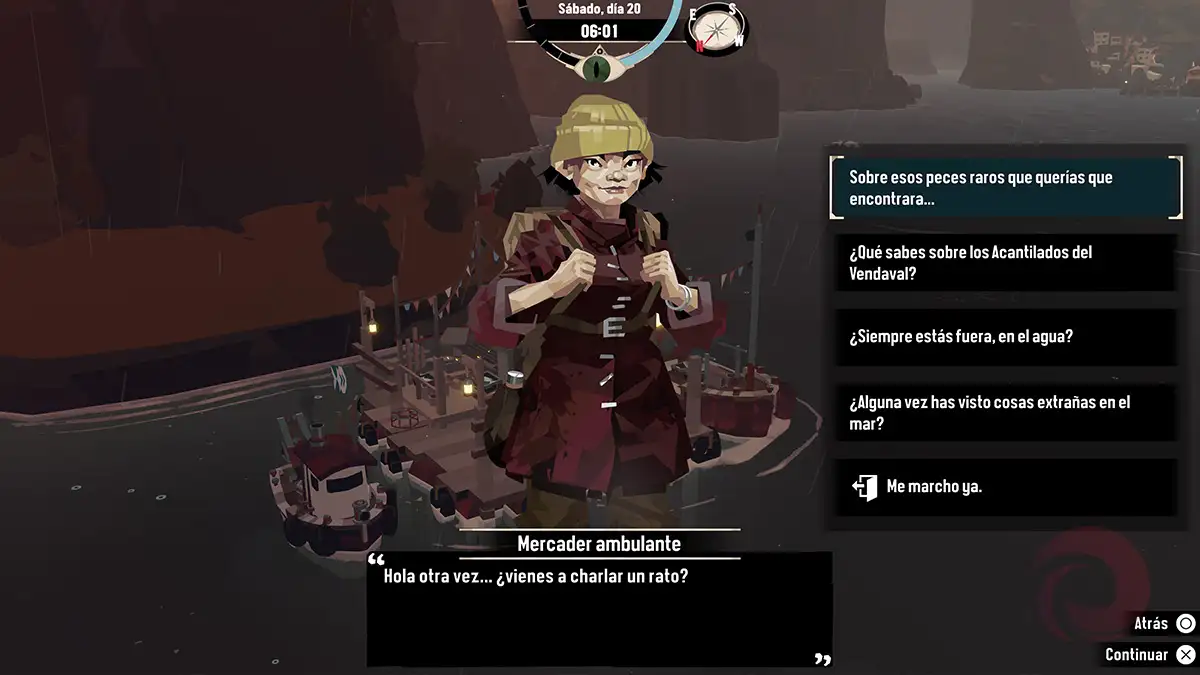The image size is (1200, 675).
Task: Leave the conversation with "Me marcho ya."
Action: [x=1005, y=487]
